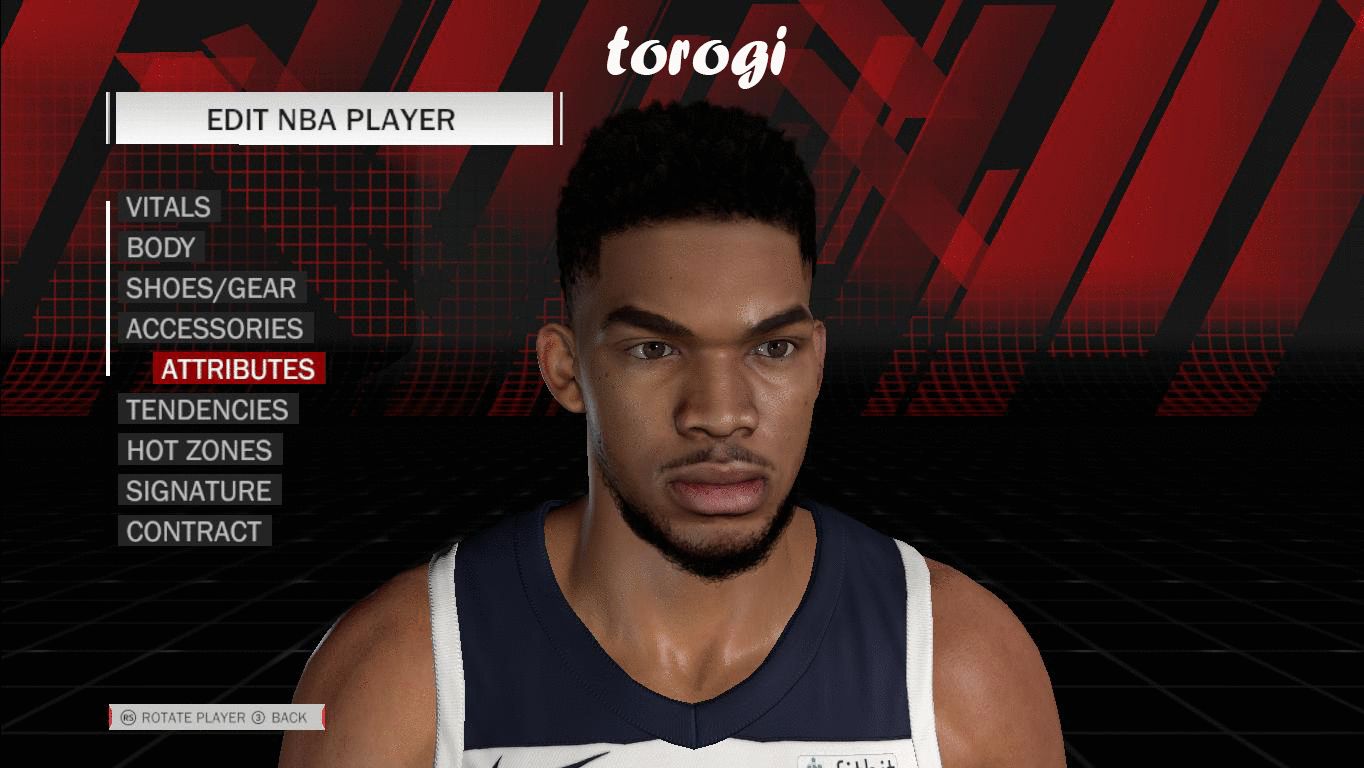This screenshot has height=768, width=1364.
Task: Show the Tendencies editor
Action: click(x=207, y=410)
